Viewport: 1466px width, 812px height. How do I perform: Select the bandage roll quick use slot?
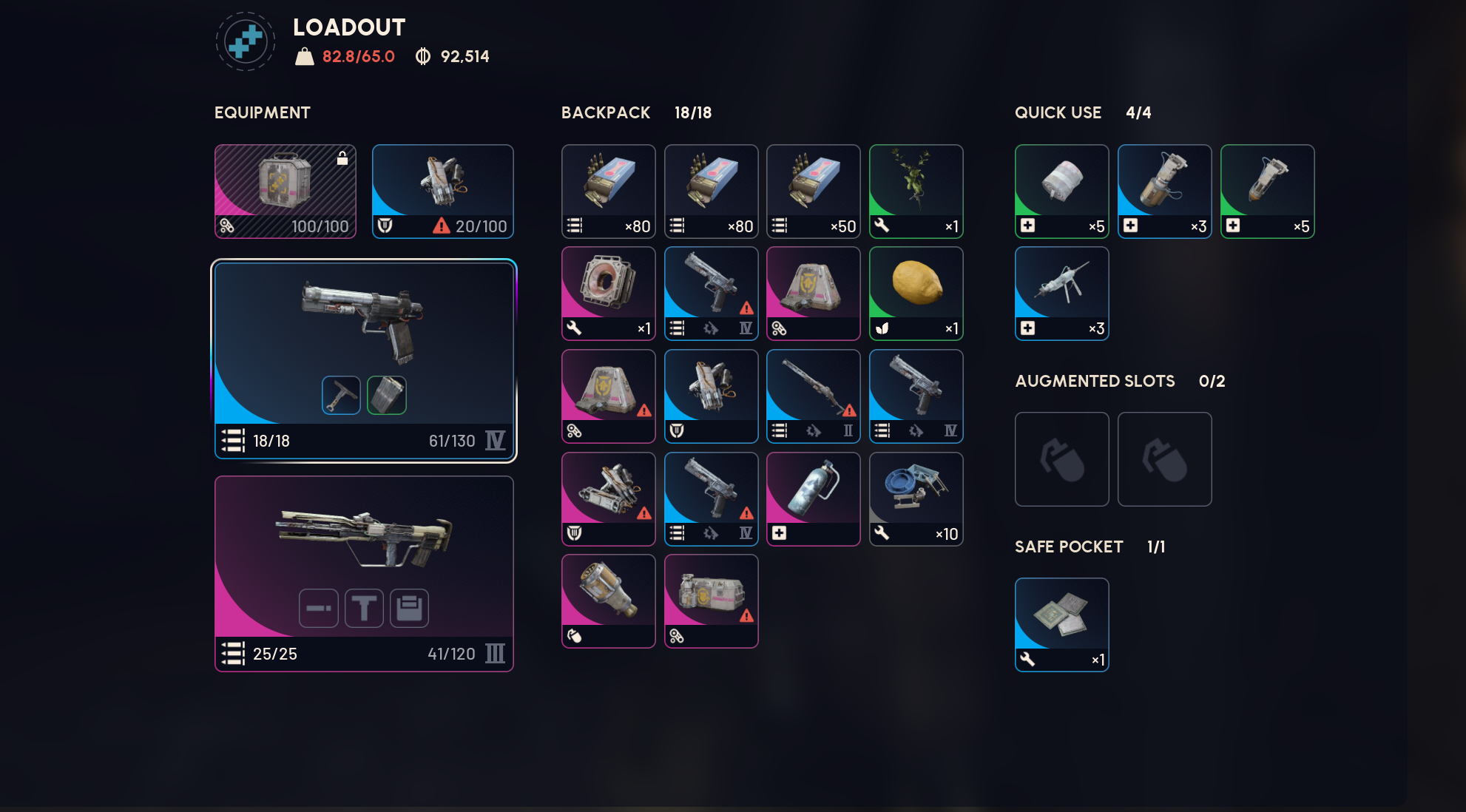coord(1061,191)
